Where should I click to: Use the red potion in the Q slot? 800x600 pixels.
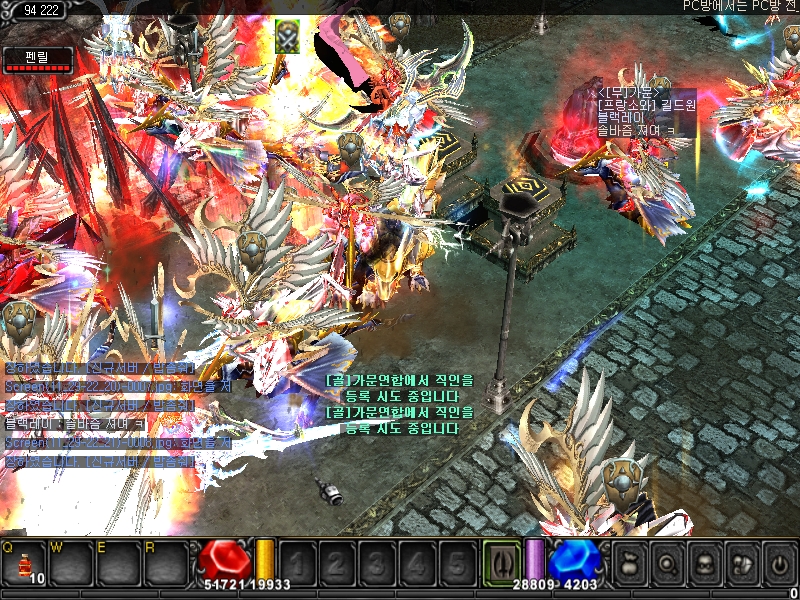pyautogui.click(x=24, y=564)
